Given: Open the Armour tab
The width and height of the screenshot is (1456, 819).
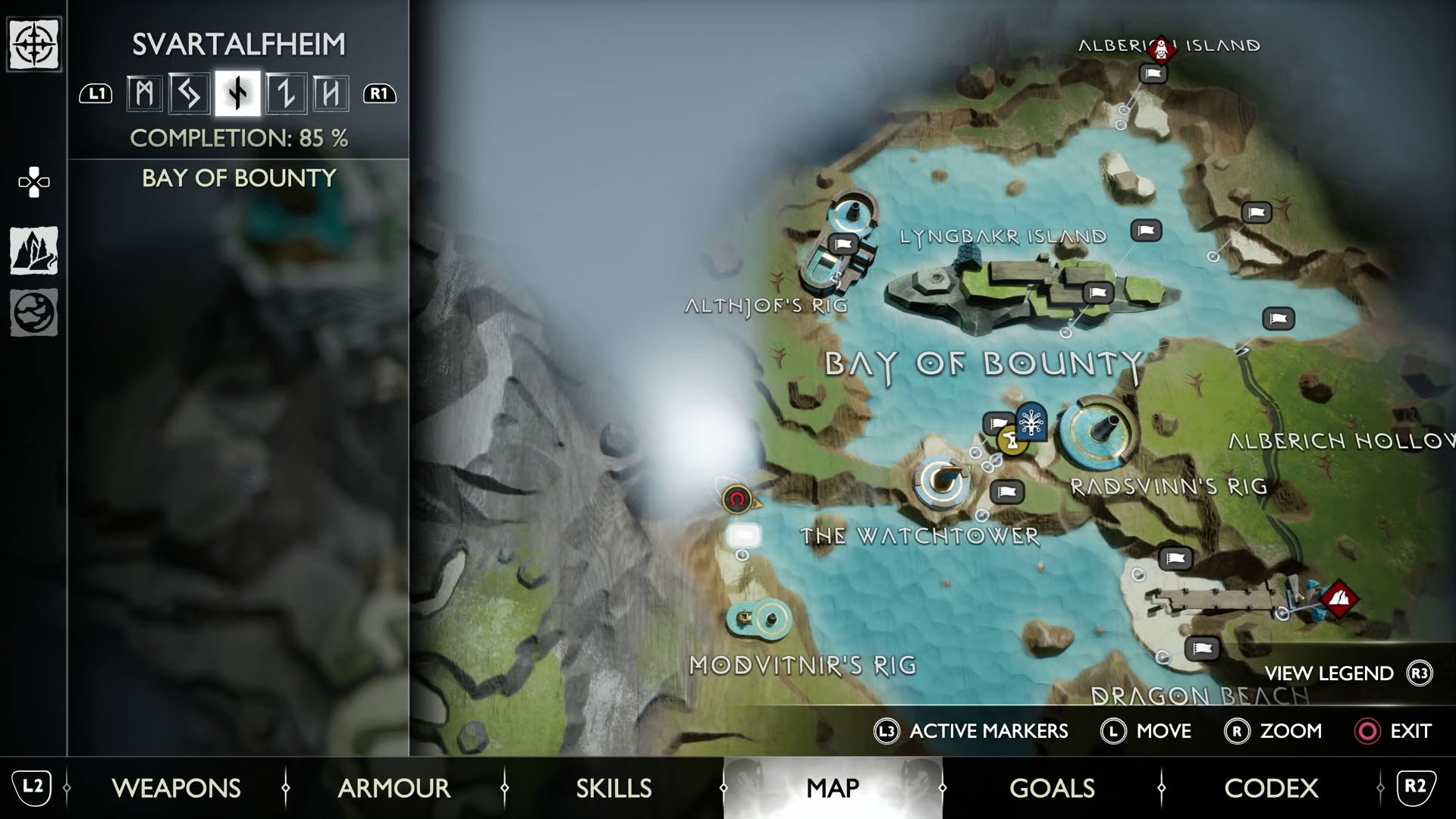Looking at the screenshot, I should (x=394, y=788).
